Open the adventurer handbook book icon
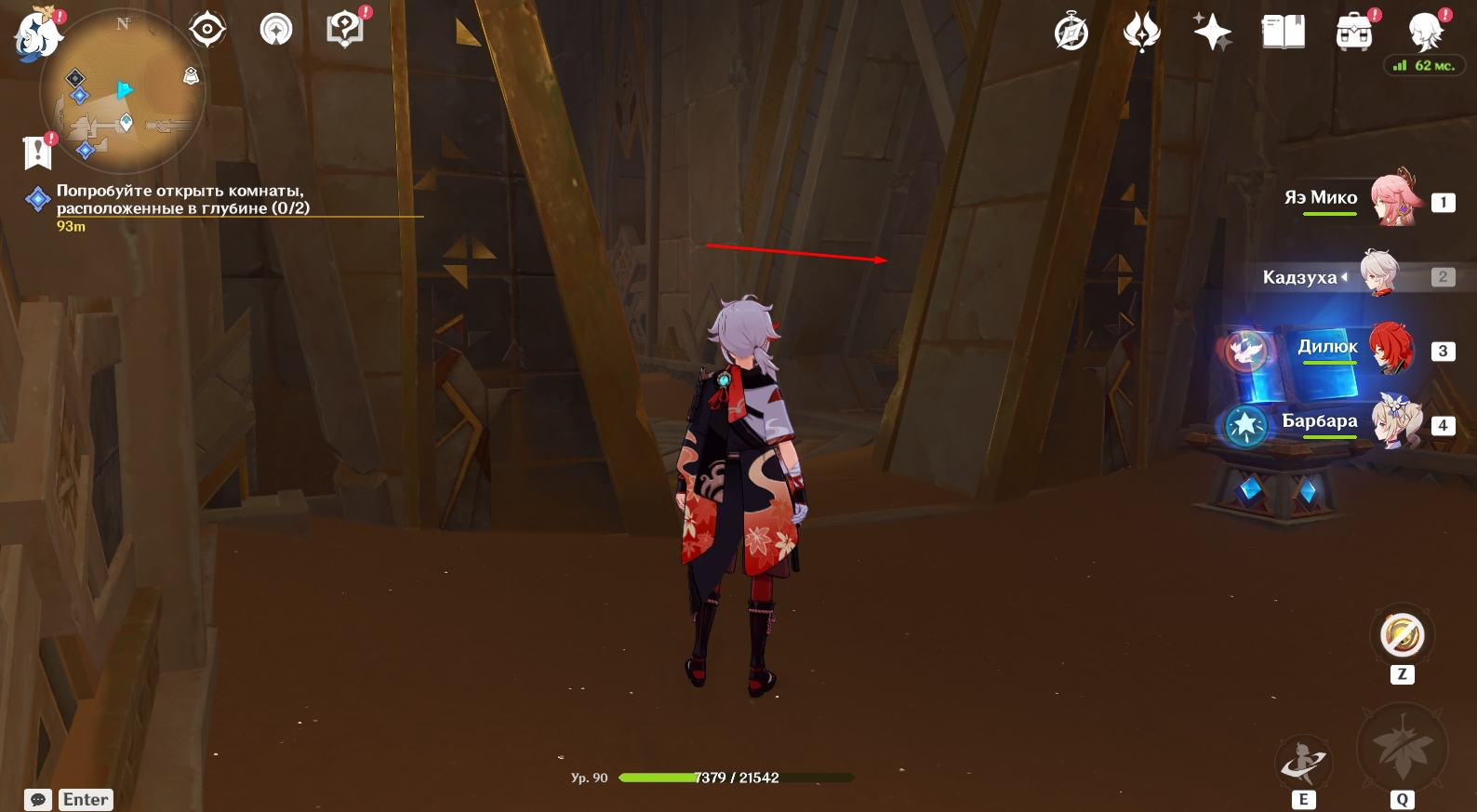 click(1283, 33)
